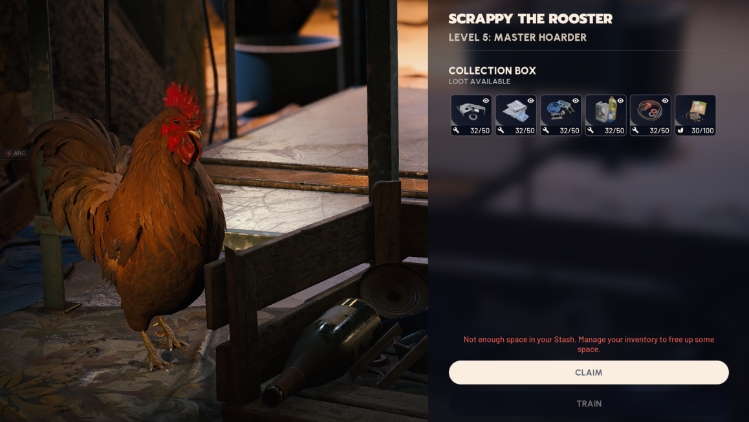Select the red wires loot slot
The image size is (749, 422).
click(650, 115)
